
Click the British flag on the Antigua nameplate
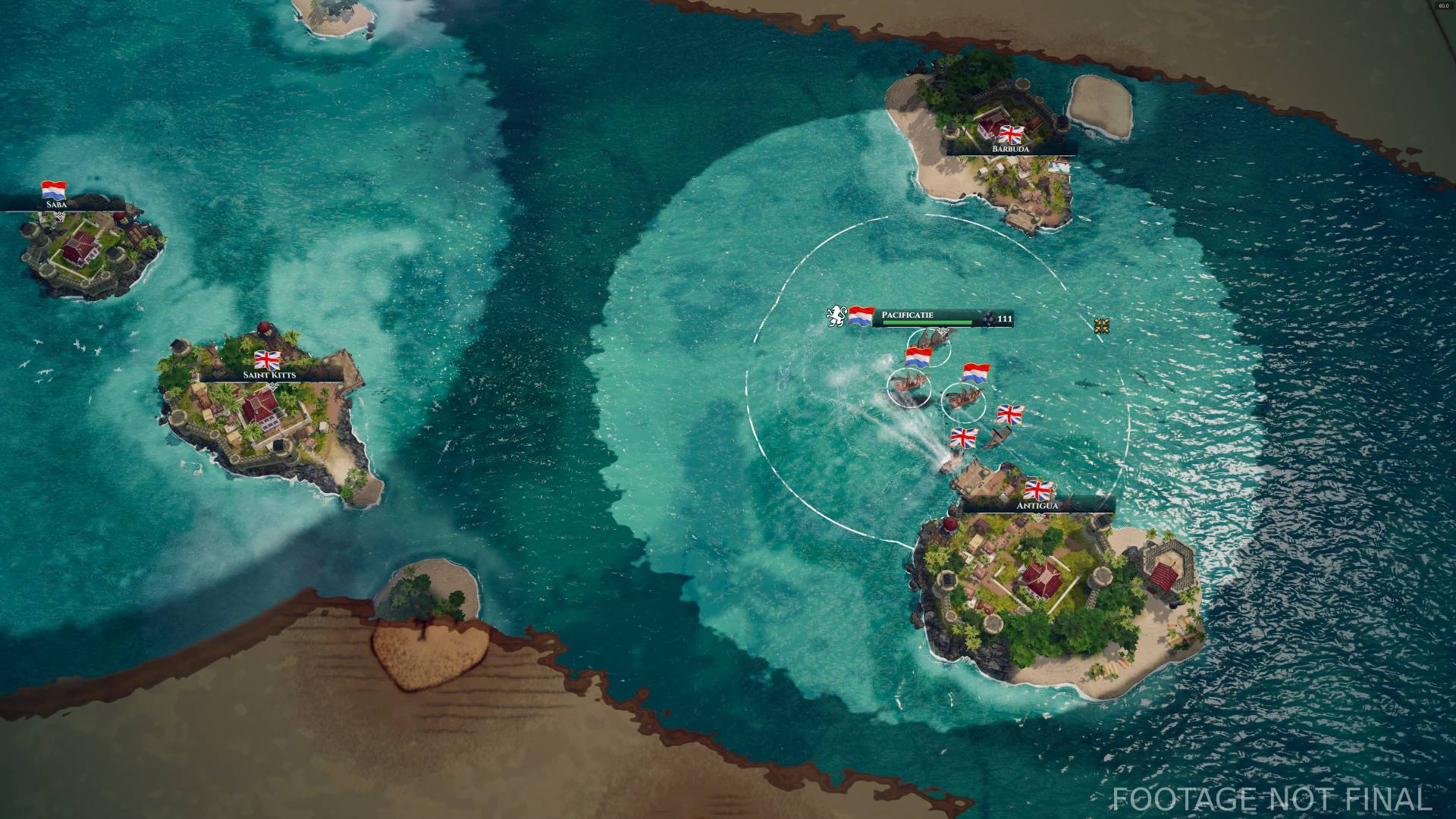pos(1039,491)
